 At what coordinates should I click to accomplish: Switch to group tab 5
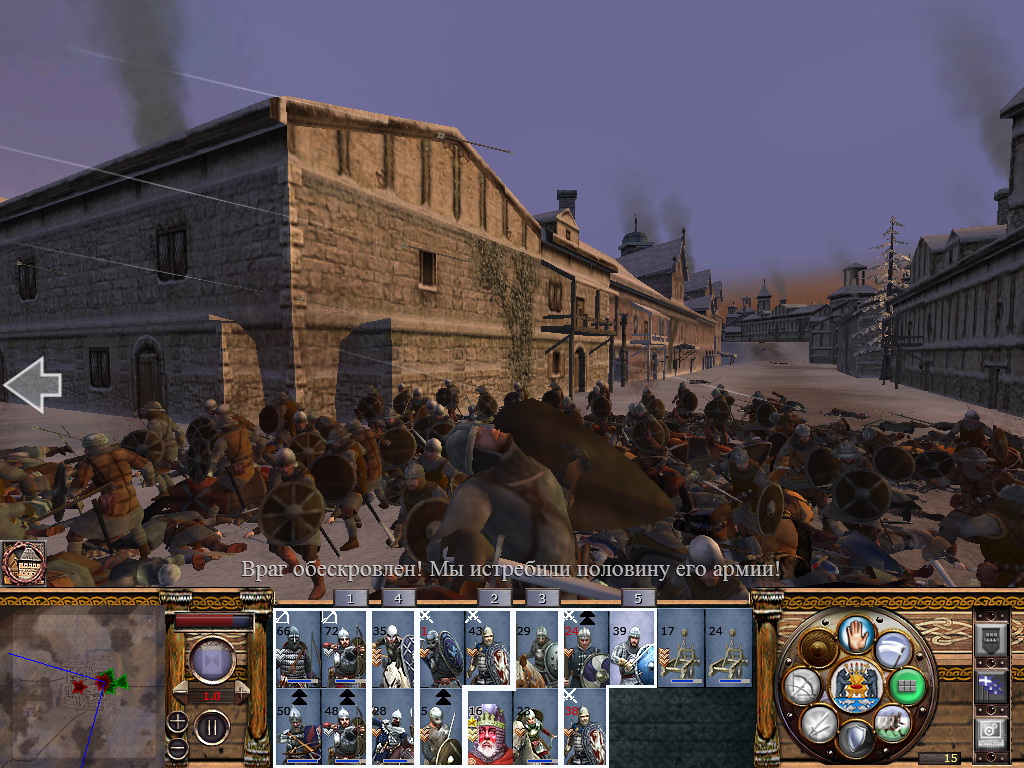click(x=638, y=598)
